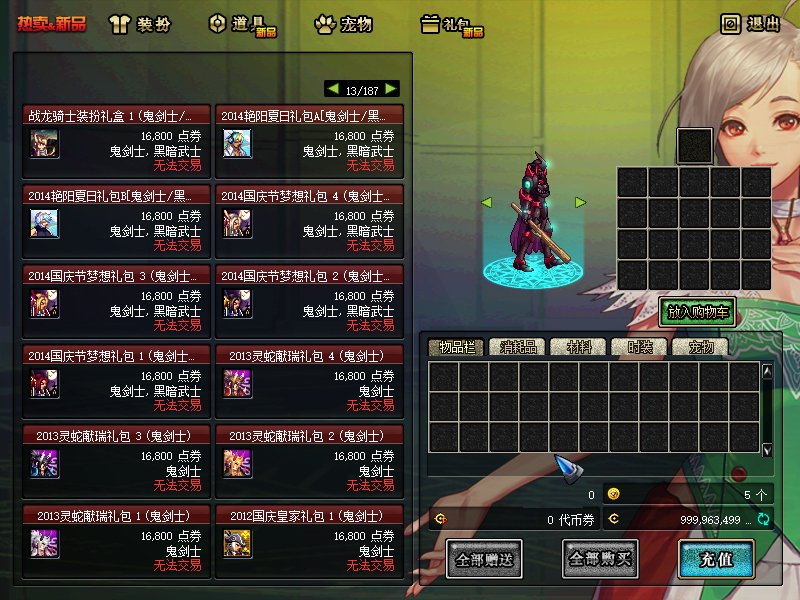Choose 2014国庆节梦想礼包 4 package
The width and height of the screenshot is (800, 600).
[x=308, y=196]
